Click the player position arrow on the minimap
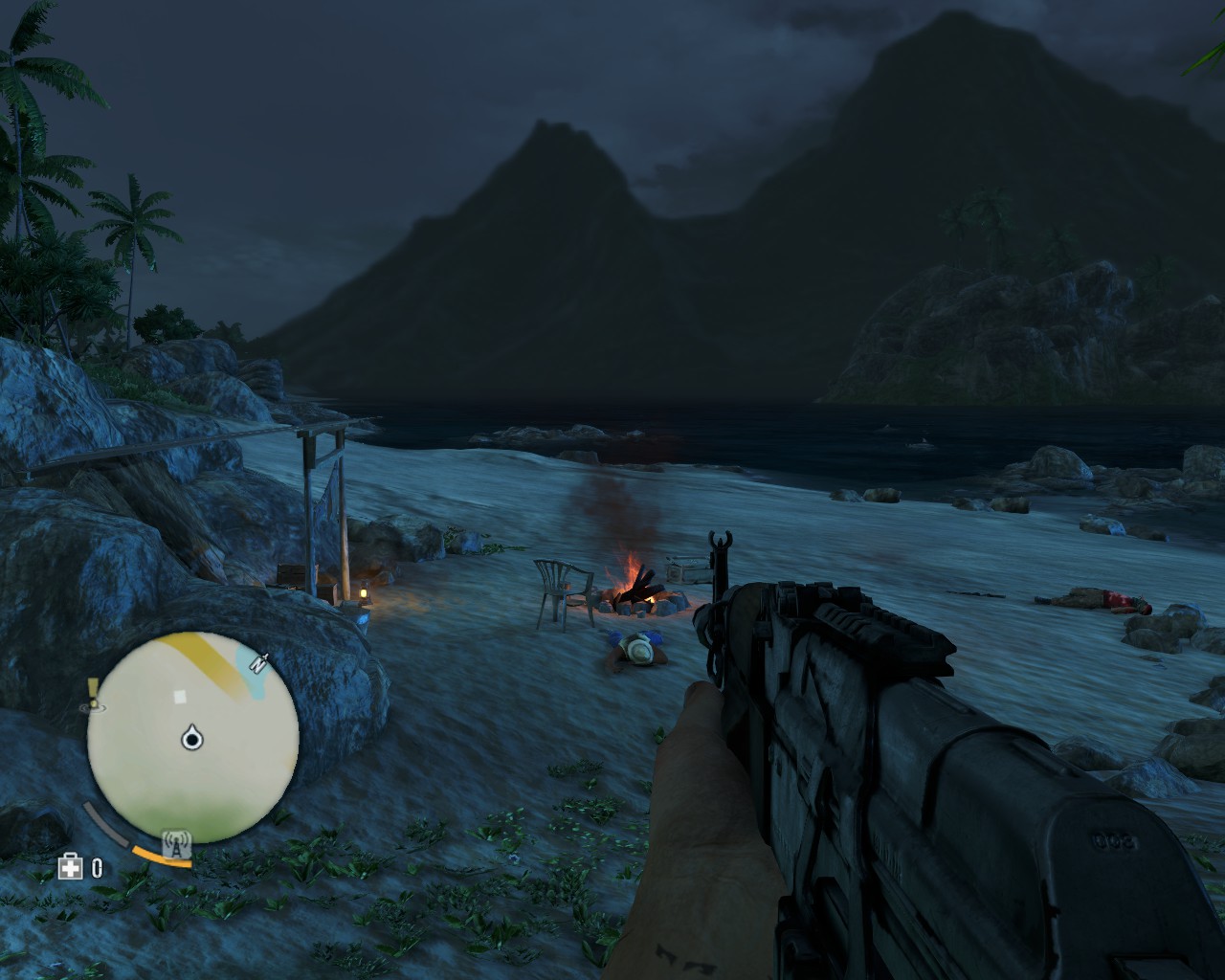This screenshot has height=980, width=1225. (193, 737)
